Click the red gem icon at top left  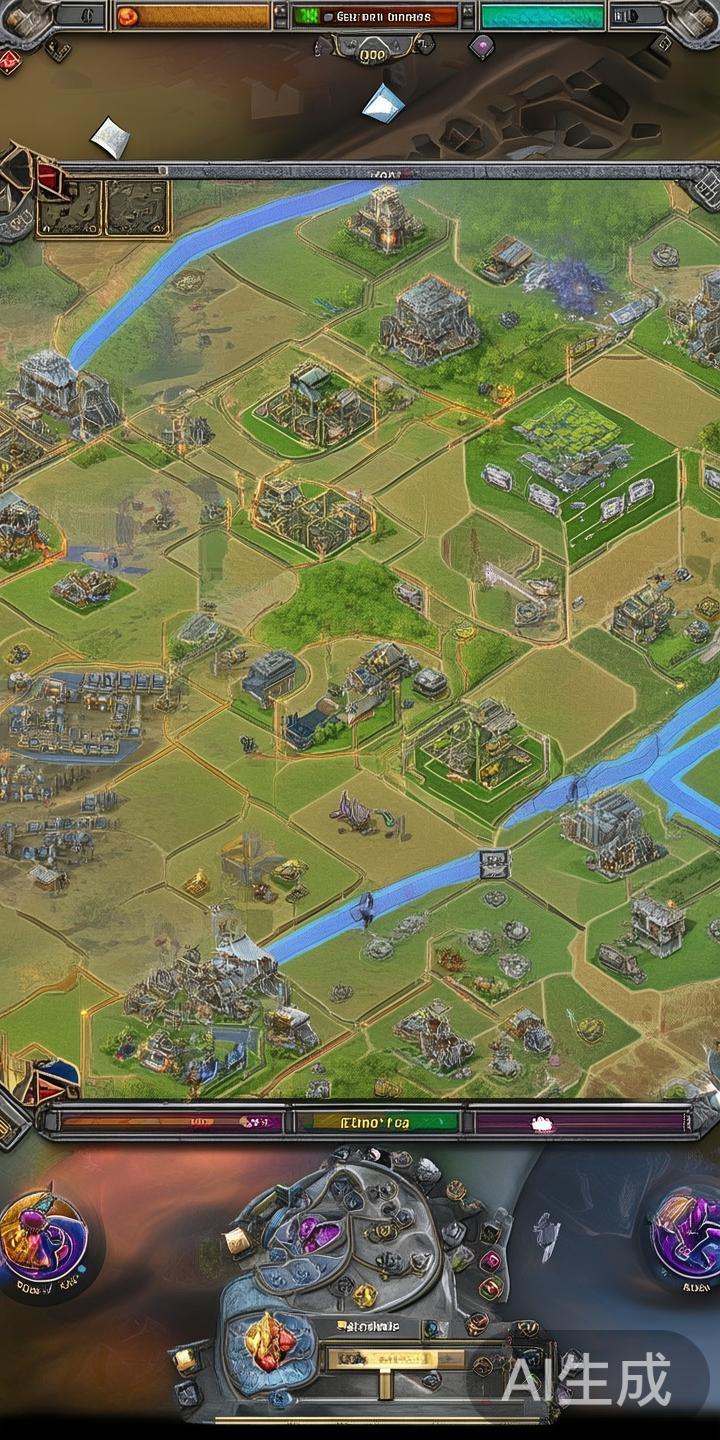(x=10, y=60)
